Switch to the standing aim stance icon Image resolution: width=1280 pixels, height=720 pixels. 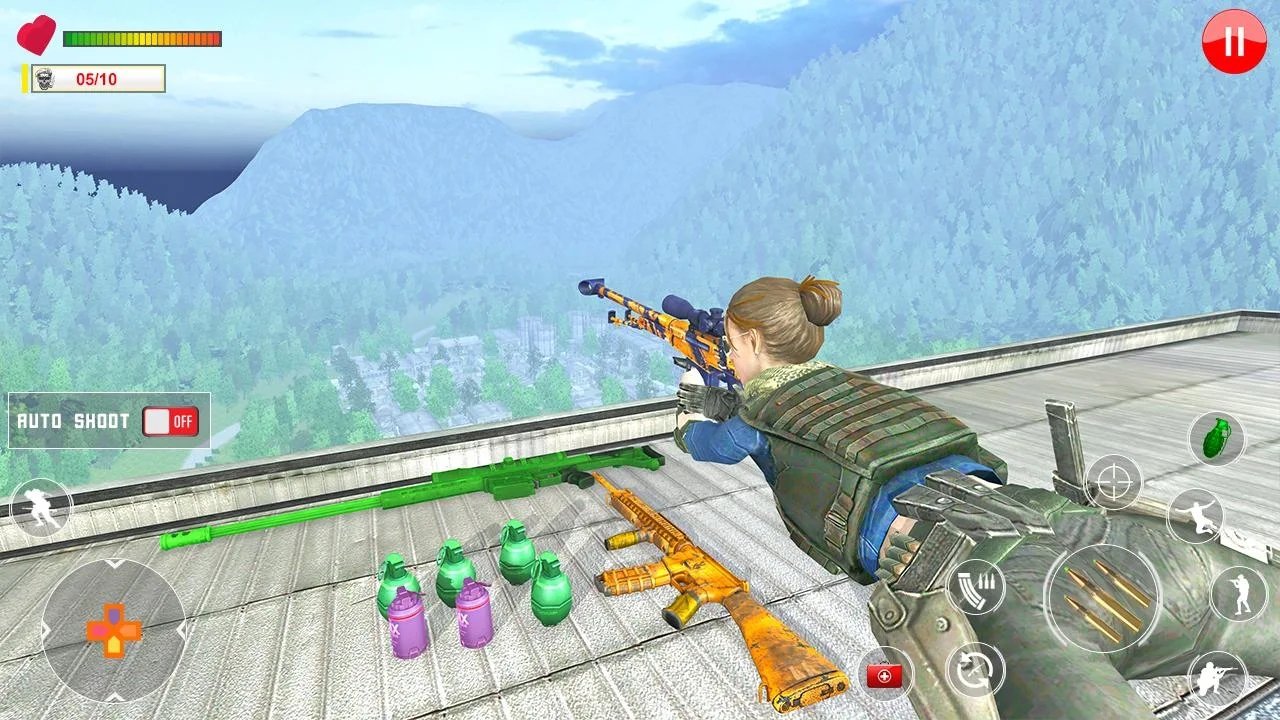(x=1238, y=594)
